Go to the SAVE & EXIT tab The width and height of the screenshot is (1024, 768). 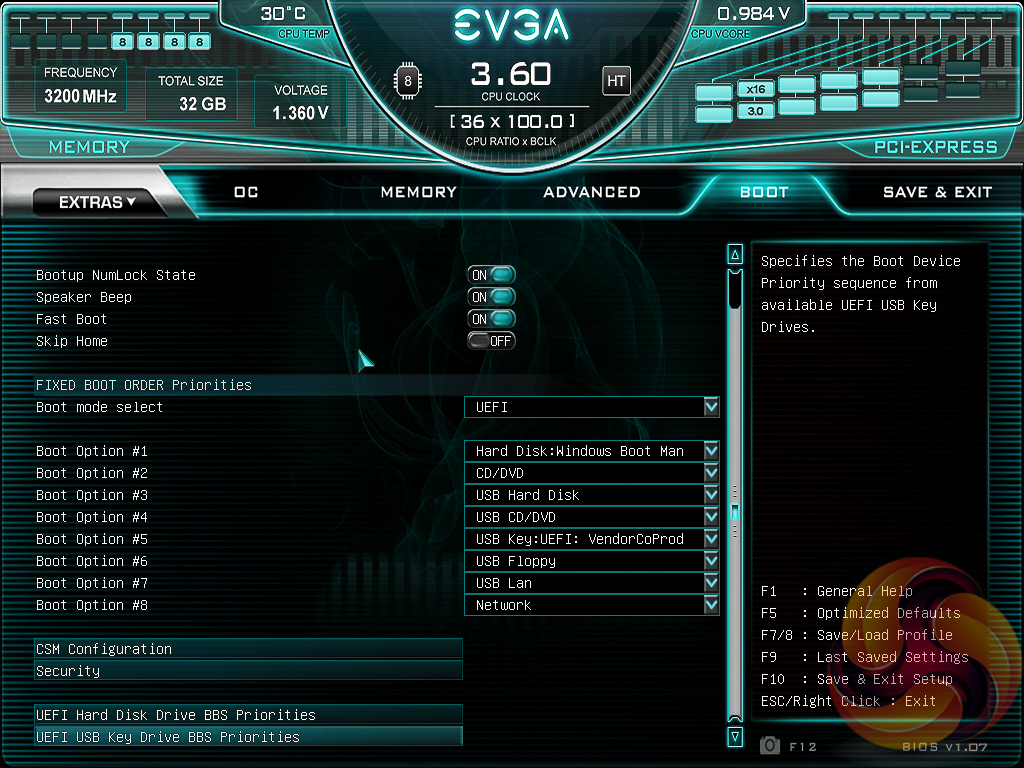(937, 192)
